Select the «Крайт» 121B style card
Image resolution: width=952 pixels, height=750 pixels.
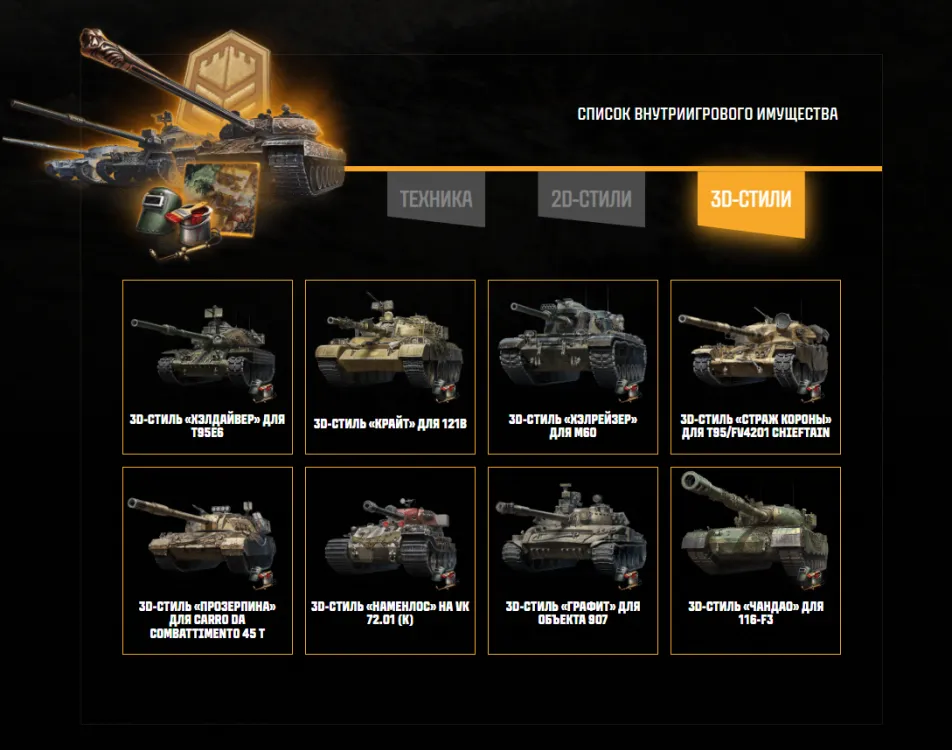(390, 367)
